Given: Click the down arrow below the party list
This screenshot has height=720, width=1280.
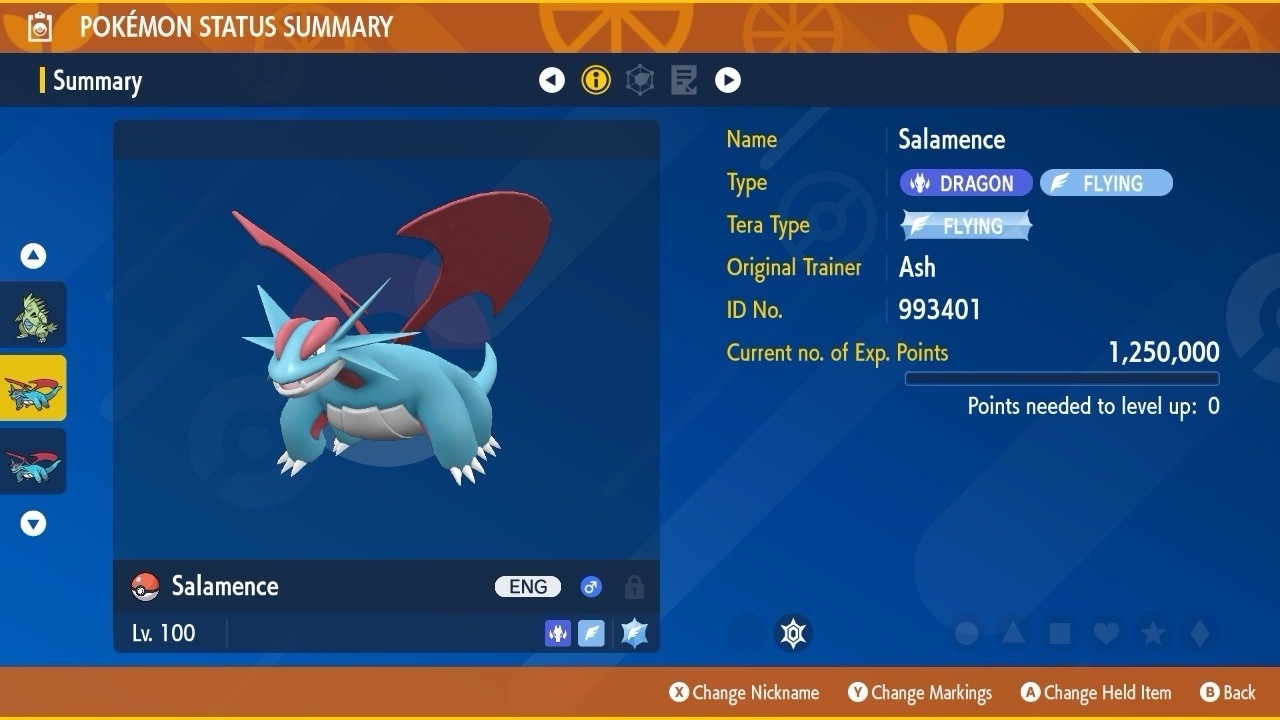Looking at the screenshot, I should tap(34, 523).
